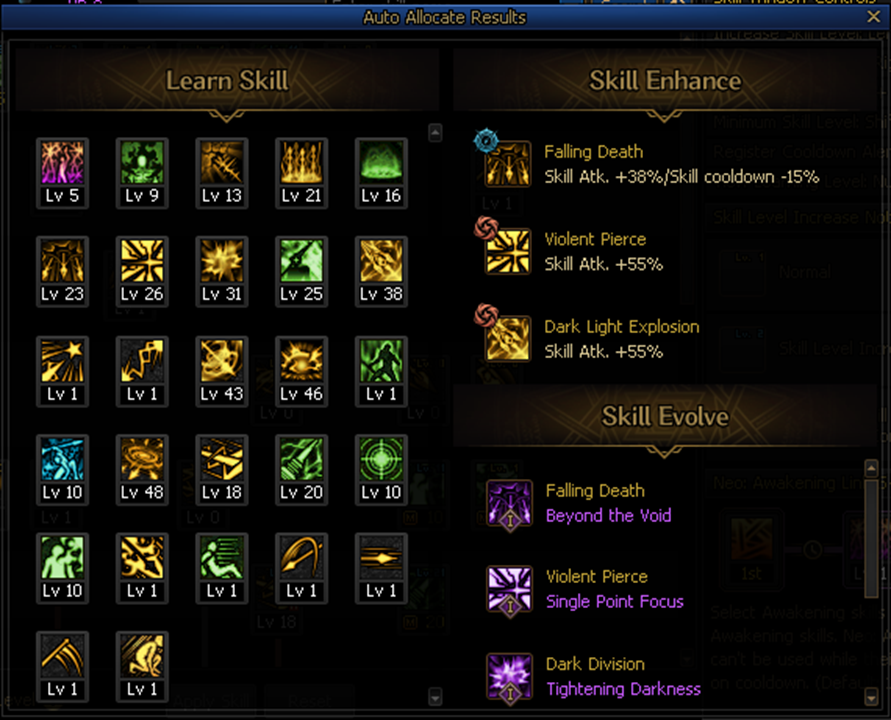
Task: Click the Falling Death enhance icon
Action: pos(508,164)
